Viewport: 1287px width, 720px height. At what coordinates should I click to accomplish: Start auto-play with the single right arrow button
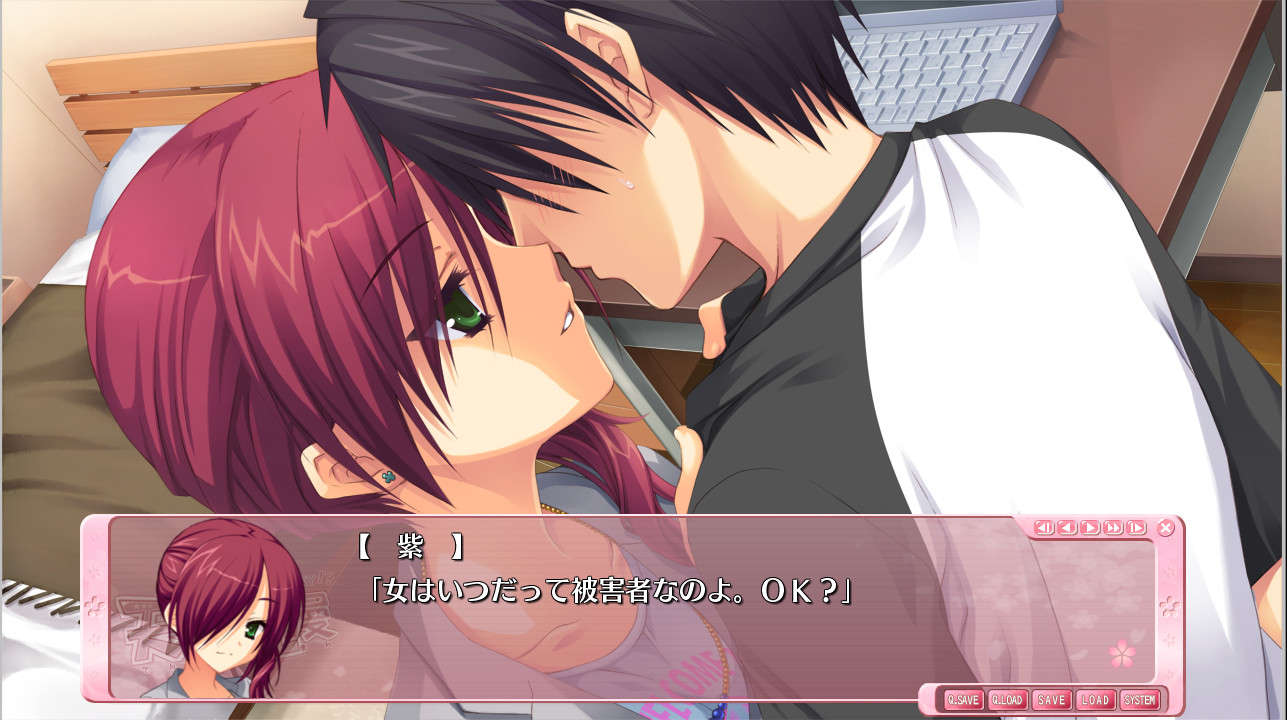point(1090,528)
